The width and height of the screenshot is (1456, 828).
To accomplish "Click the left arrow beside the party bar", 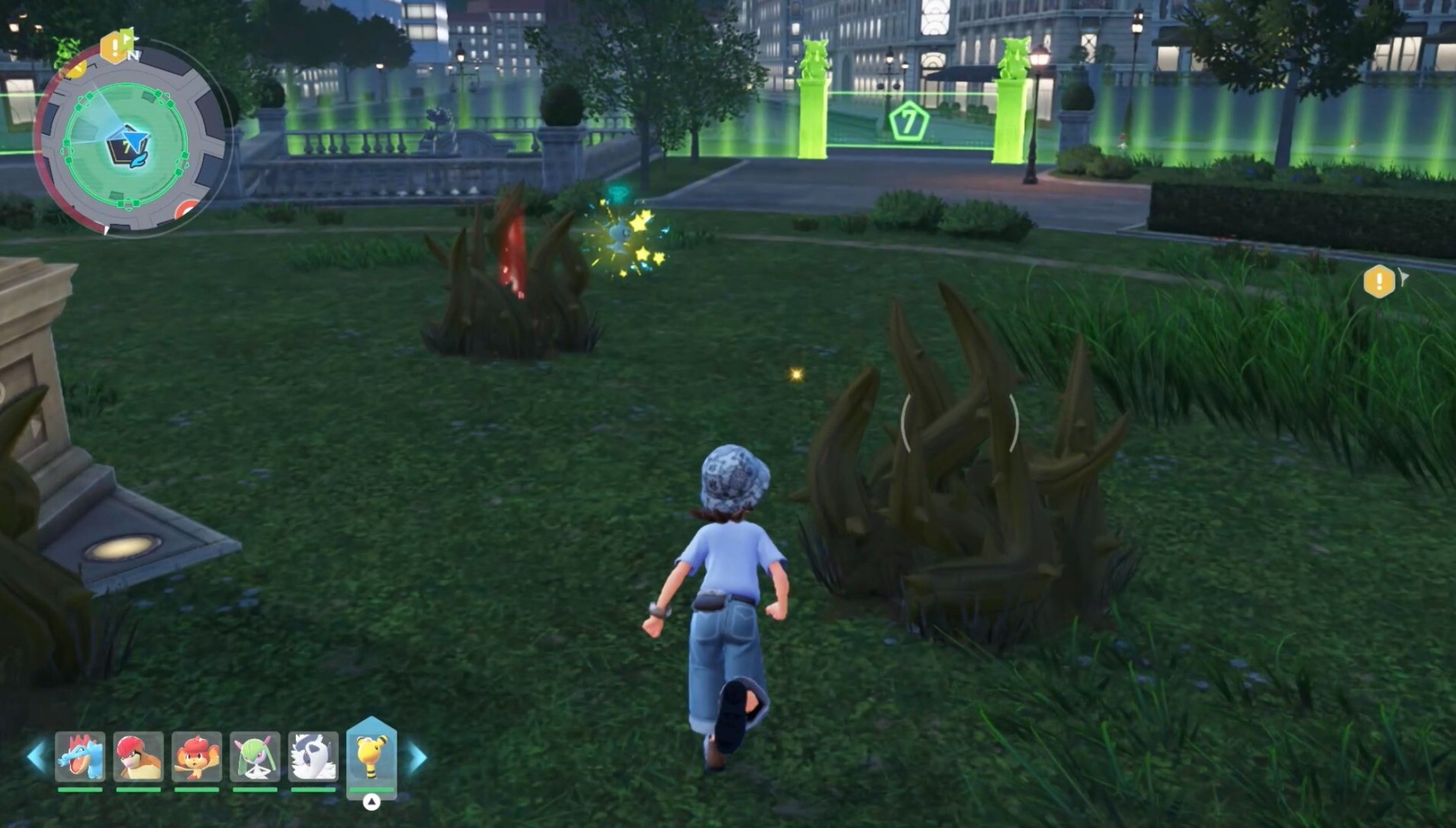I will 36,757.
